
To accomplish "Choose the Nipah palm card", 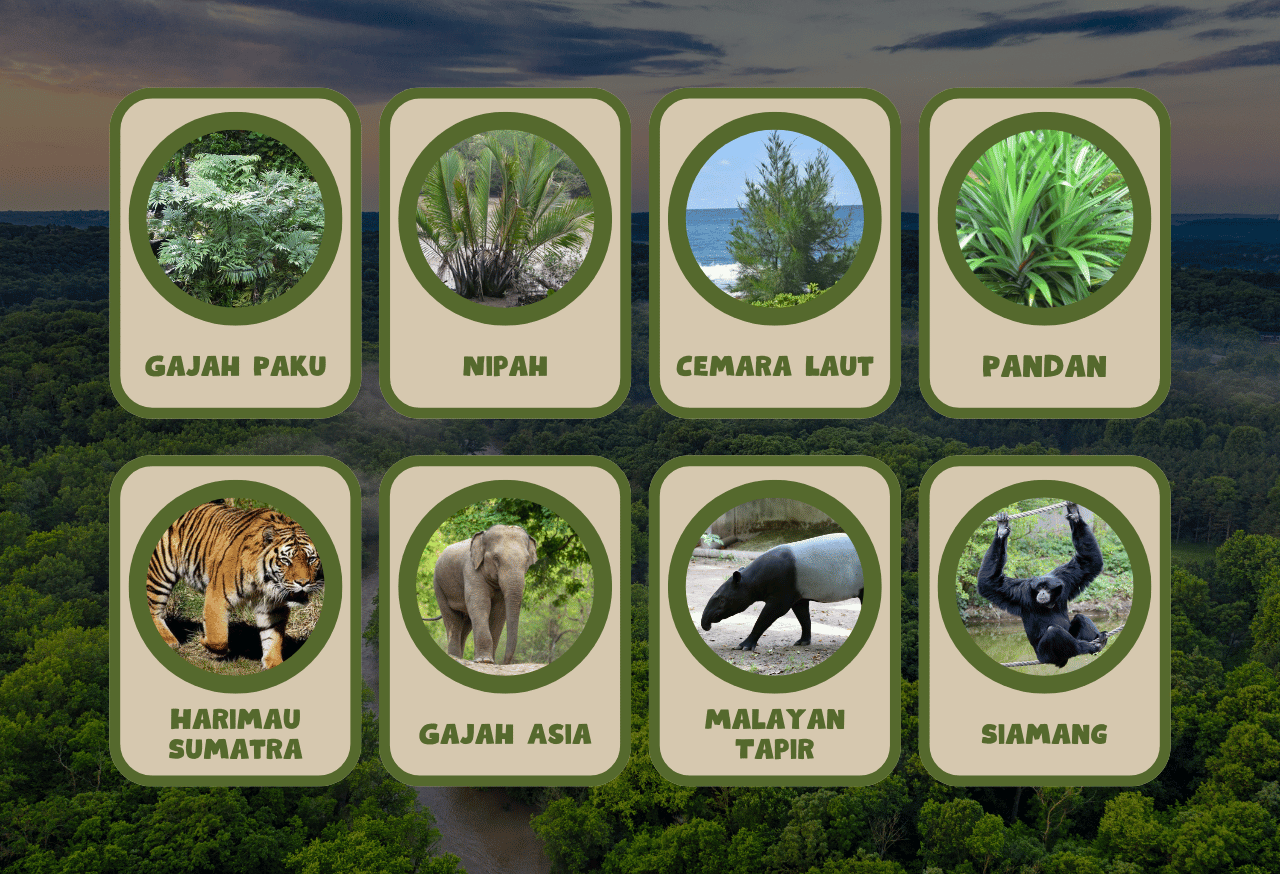I will click(505, 252).
